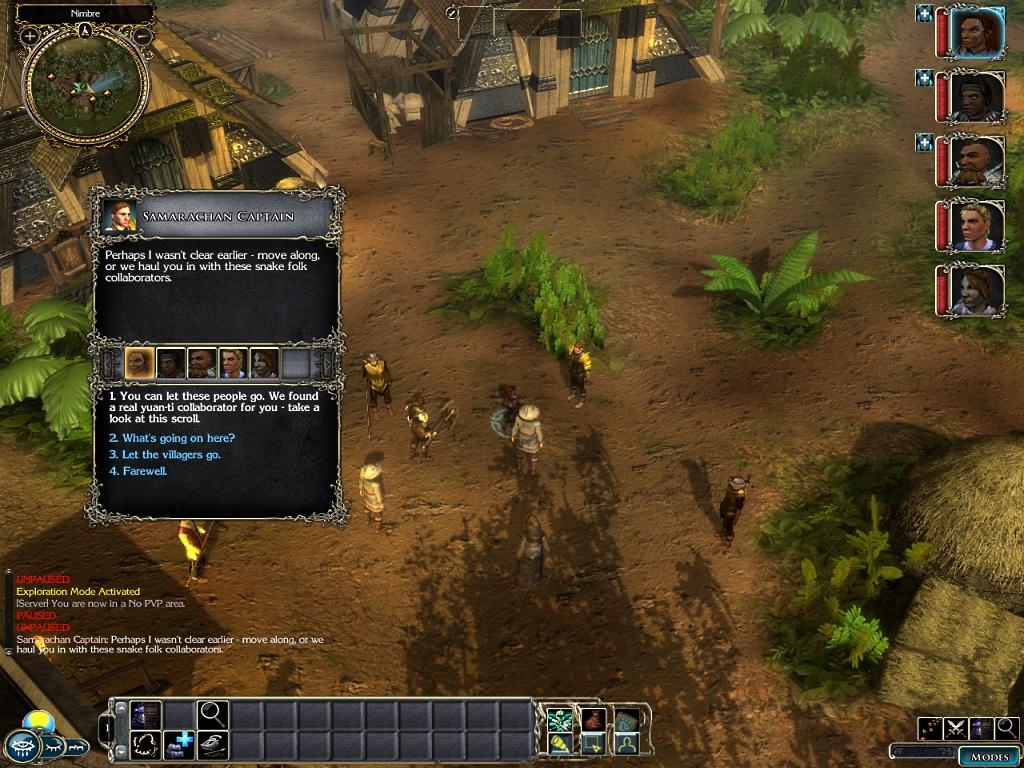1024x768 pixels.
Task: Click the player silhouette icon beside the hotbar
Action: pyautogui.click(x=627, y=744)
